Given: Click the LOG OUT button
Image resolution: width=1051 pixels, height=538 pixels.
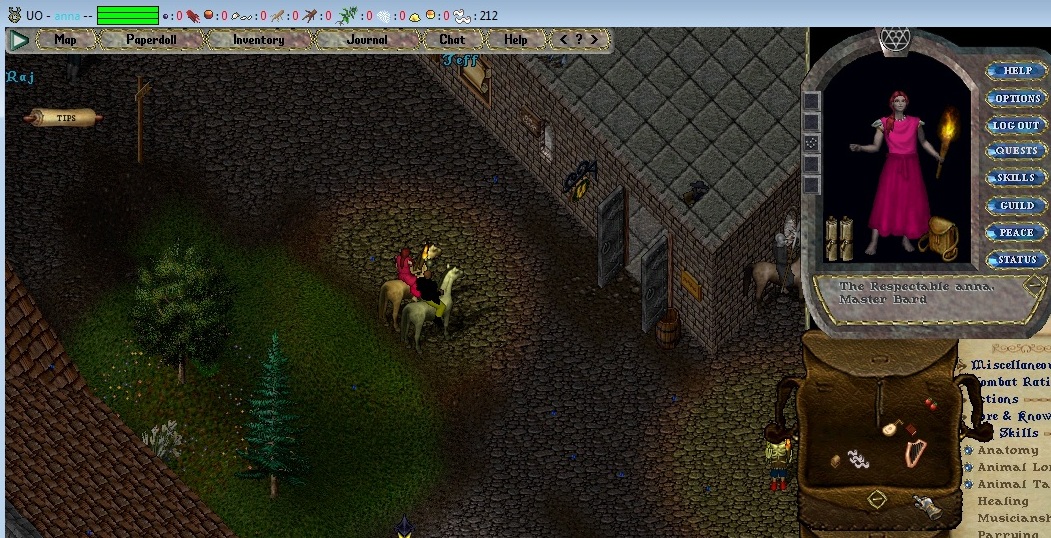Looking at the screenshot, I should coord(1017,126).
